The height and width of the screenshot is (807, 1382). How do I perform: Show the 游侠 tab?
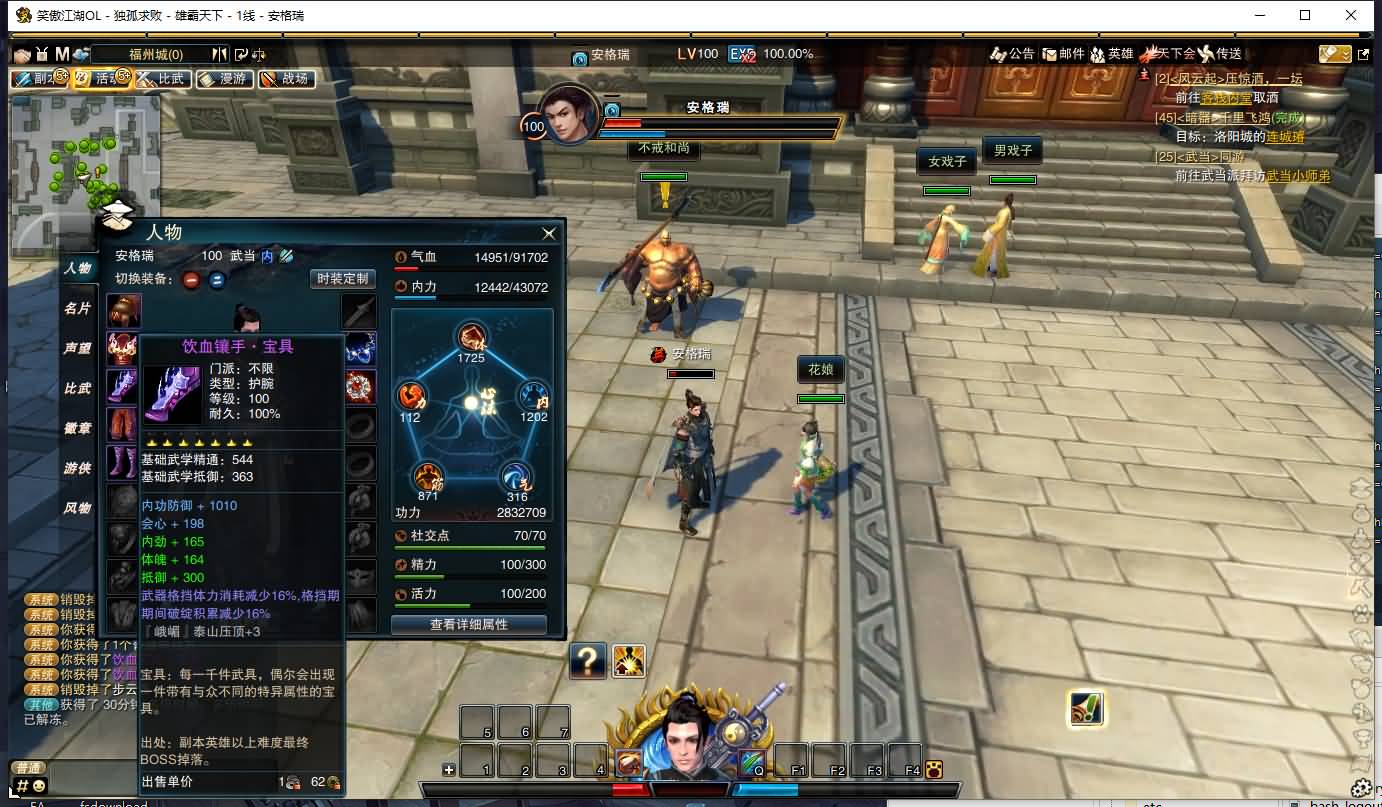pyautogui.click(x=78, y=468)
